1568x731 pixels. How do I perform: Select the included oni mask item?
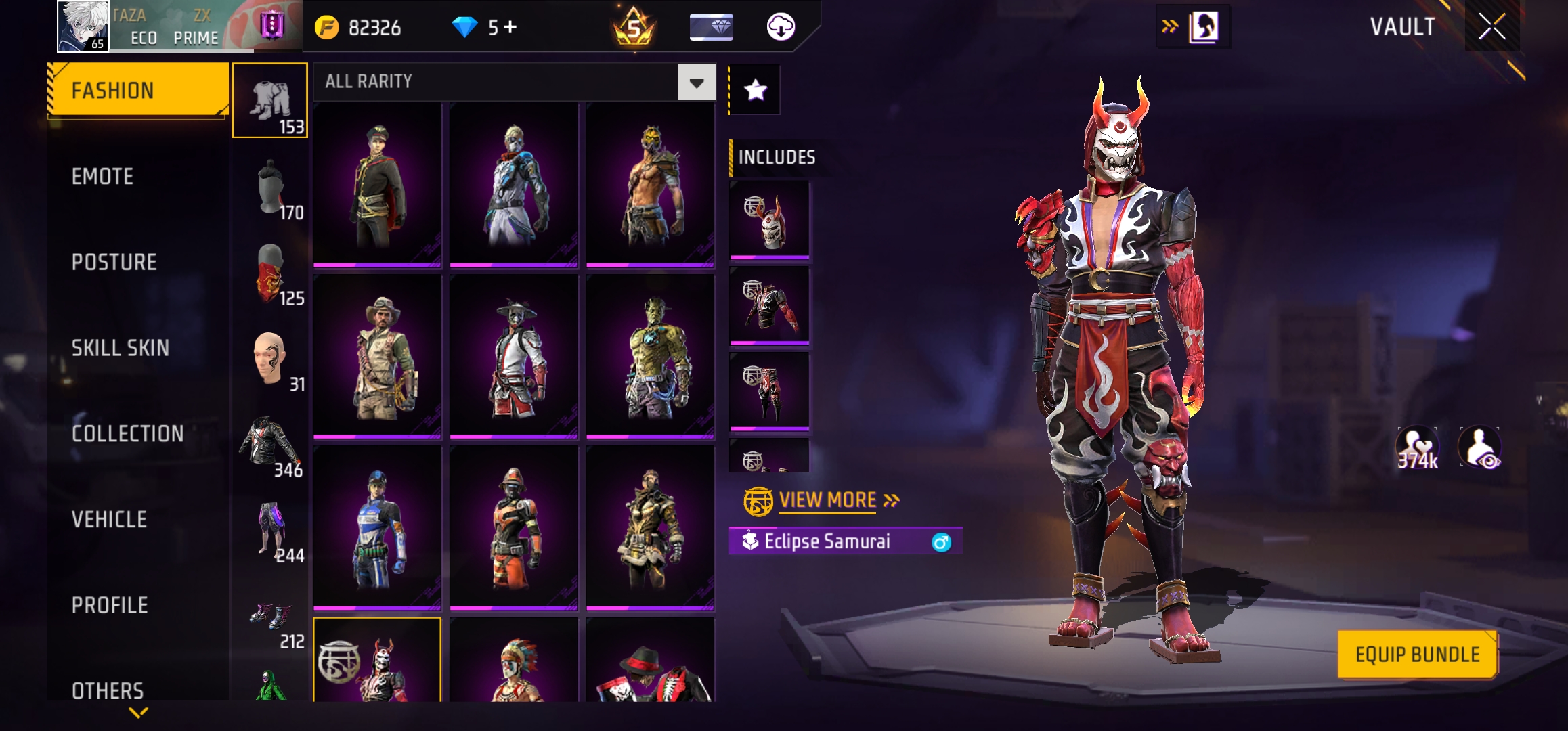point(769,219)
